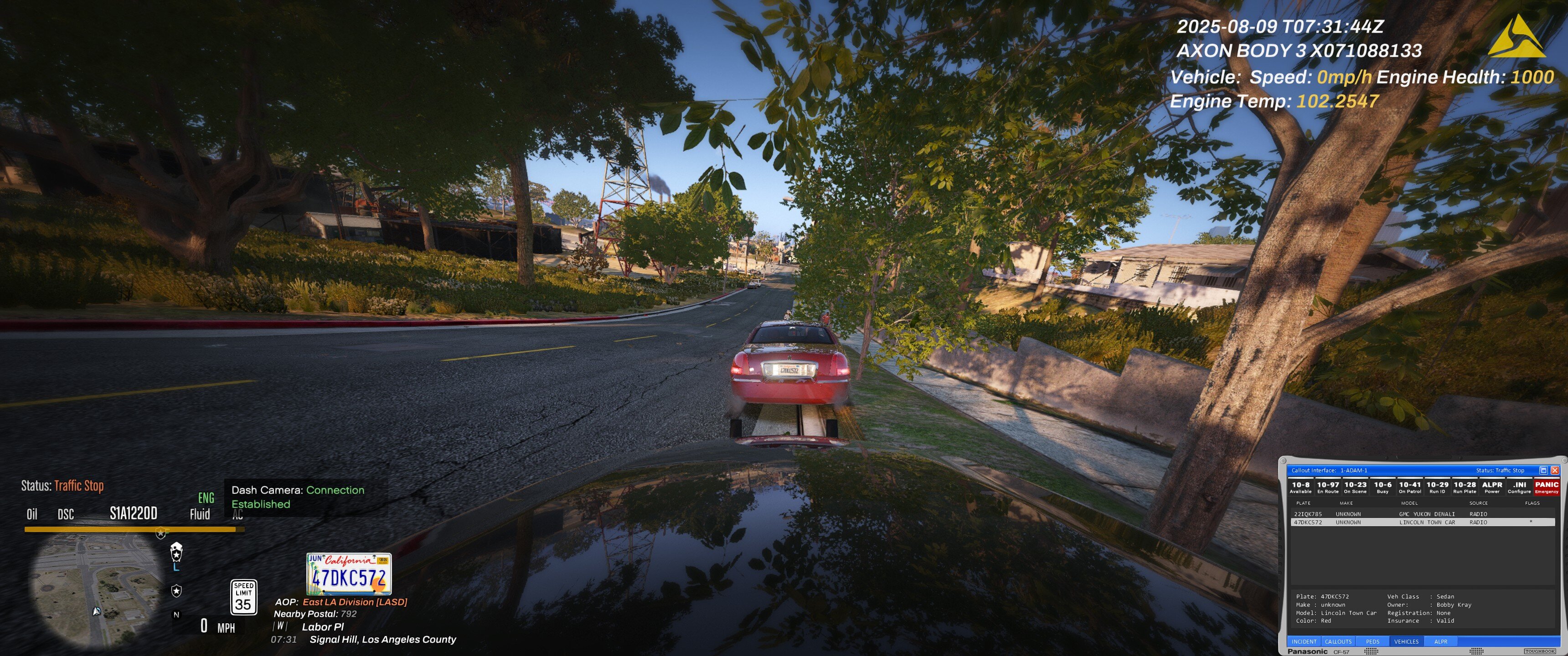Open the ALPR tab

[x=1441, y=641]
